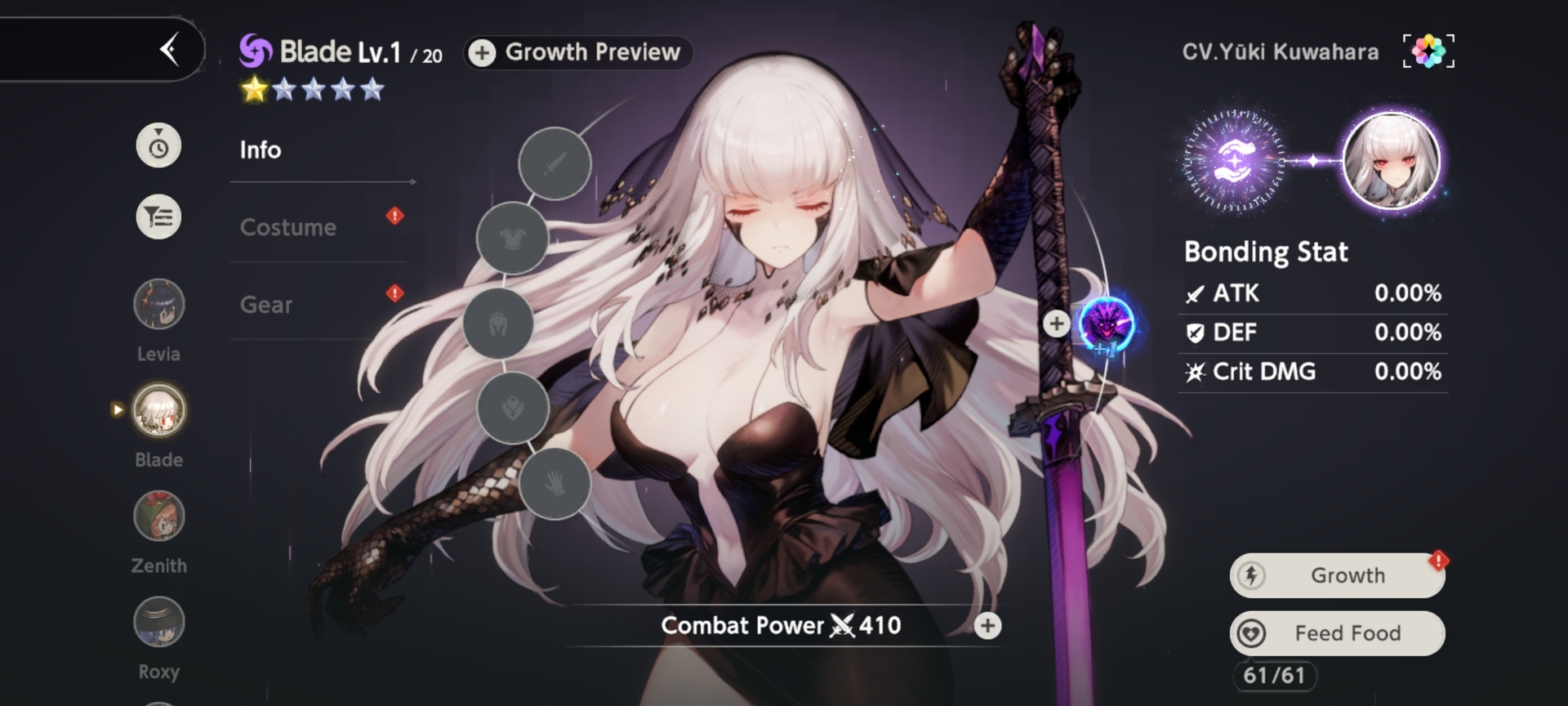Screen dimensions: 1568x706
Task: Toggle the colorful flower view icon
Action: pos(1428,51)
